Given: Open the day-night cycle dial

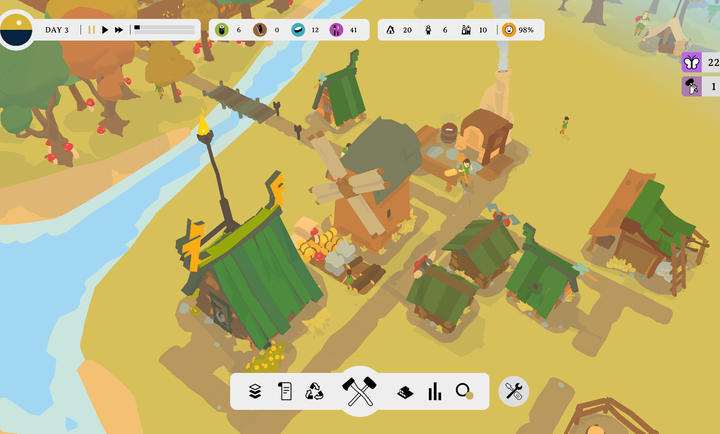Looking at the screenshot, I should tap(17, 30).
